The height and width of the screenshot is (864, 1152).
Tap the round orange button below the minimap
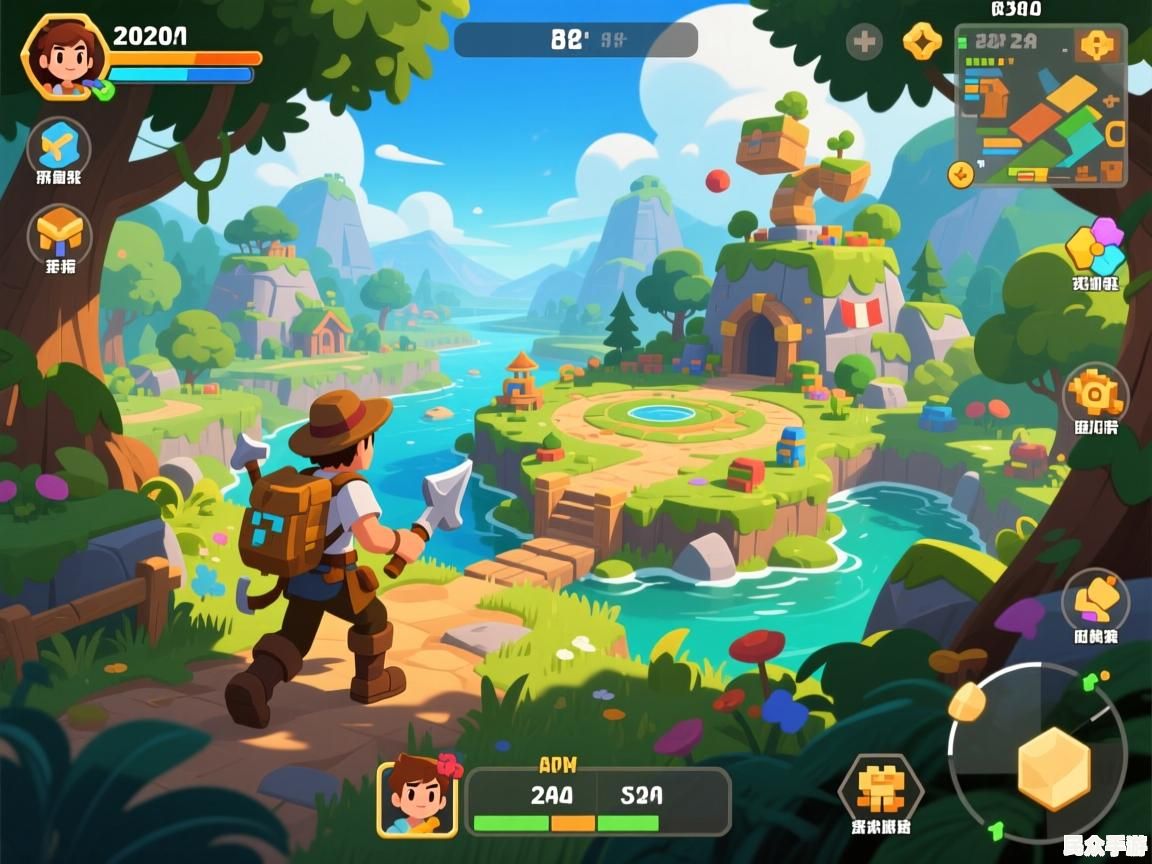point(960,174)
